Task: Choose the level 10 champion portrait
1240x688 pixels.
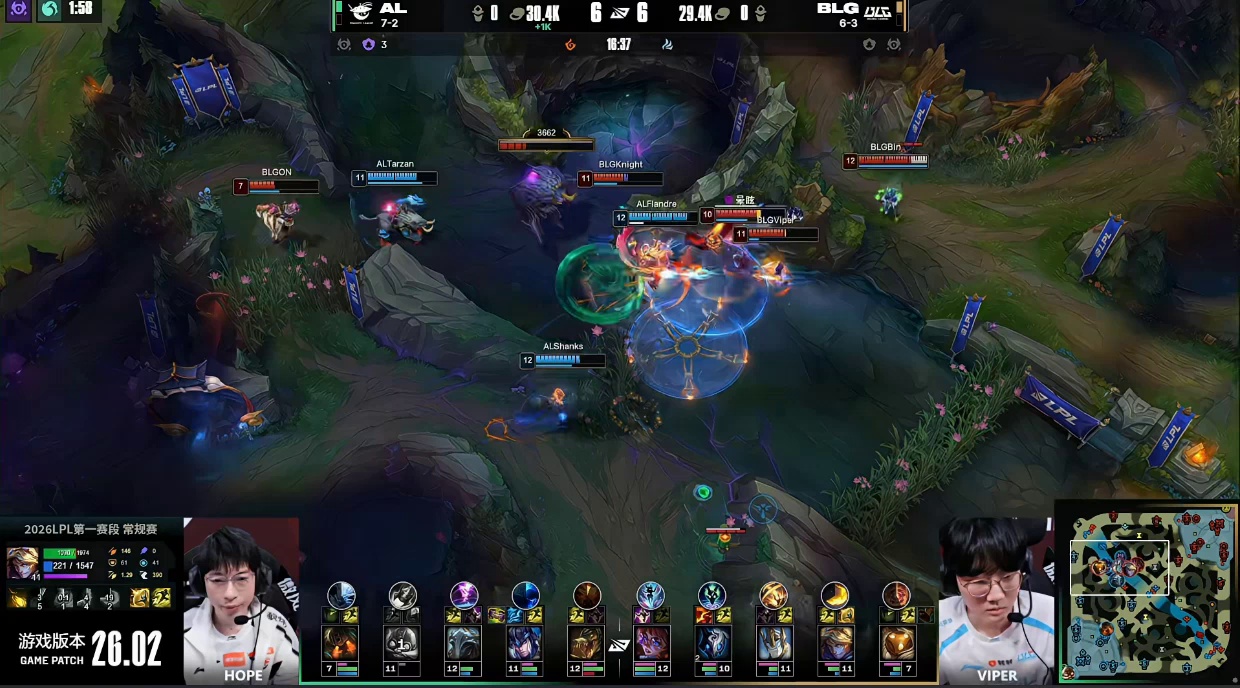Action: pos(712,643)
